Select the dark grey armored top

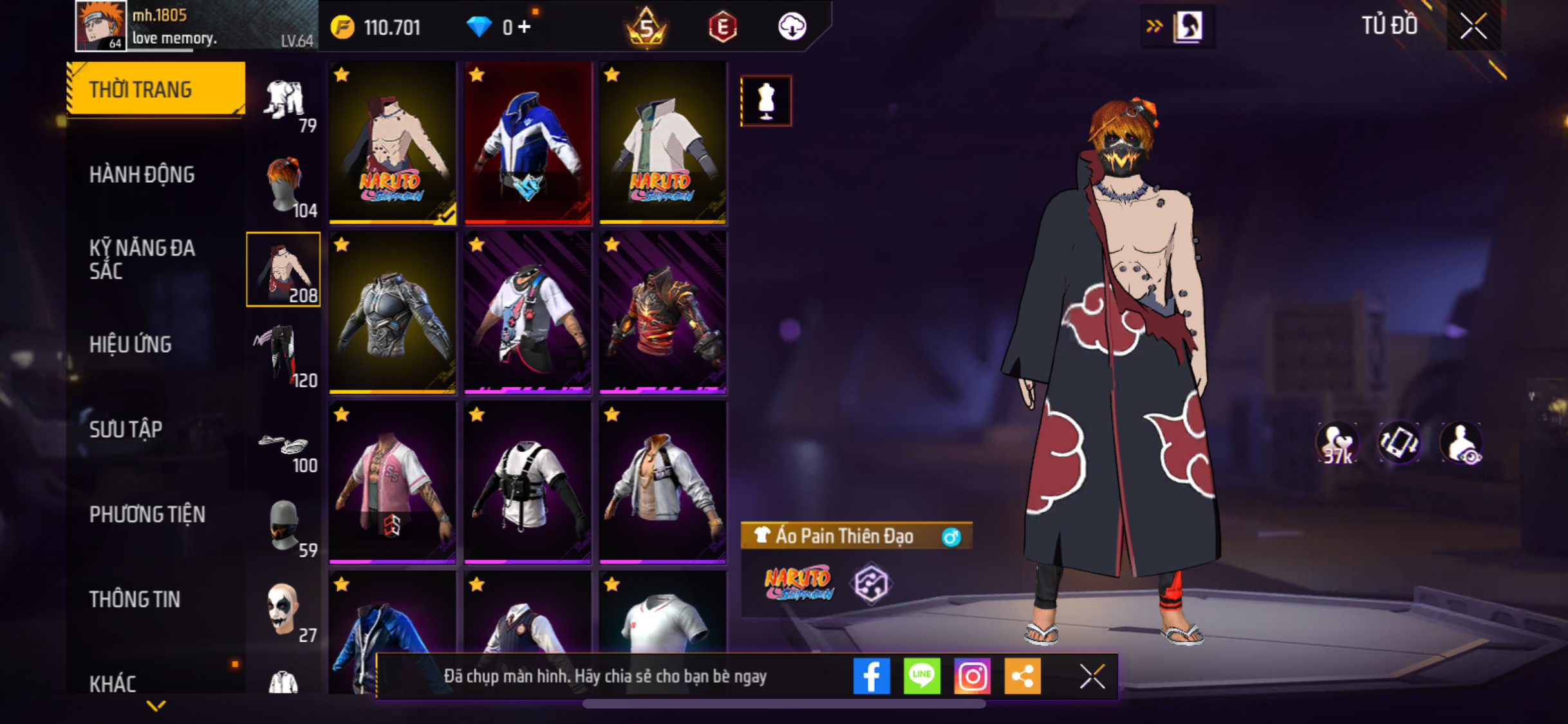point(393,313)
